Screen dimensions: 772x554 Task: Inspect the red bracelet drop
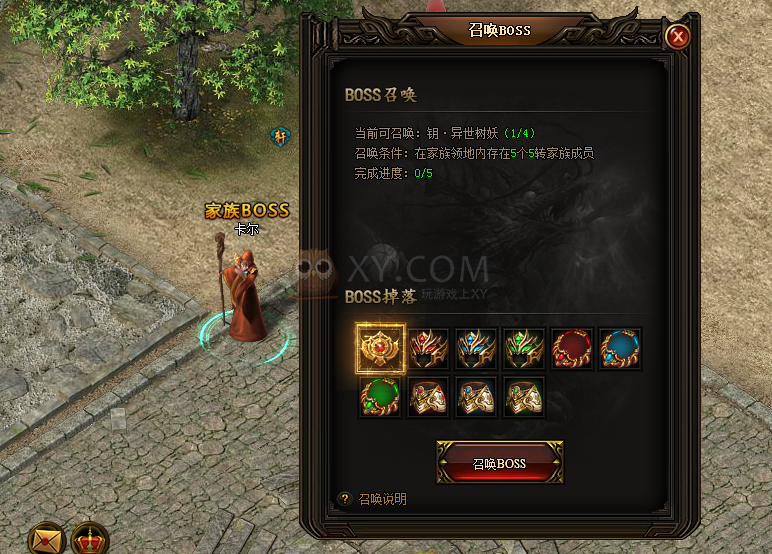pos(572,348)
